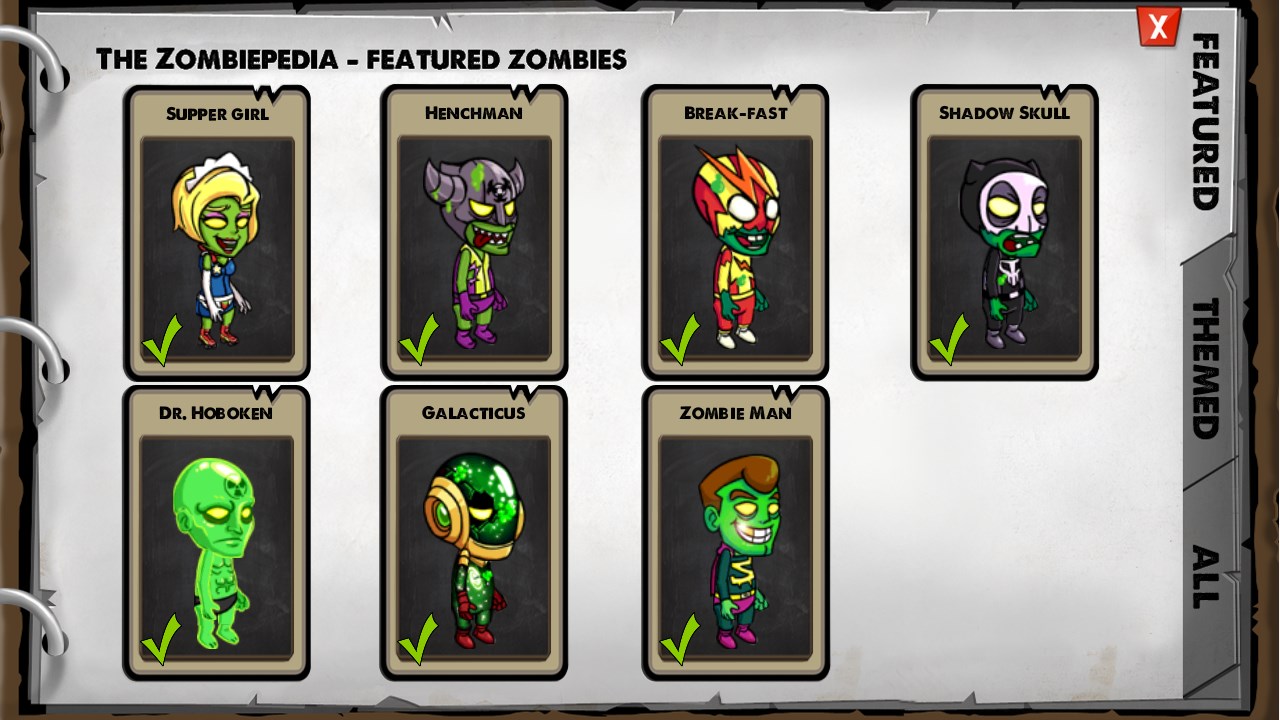
Task: Select the Supper Girl zombie card
Action: pos(217,230)
